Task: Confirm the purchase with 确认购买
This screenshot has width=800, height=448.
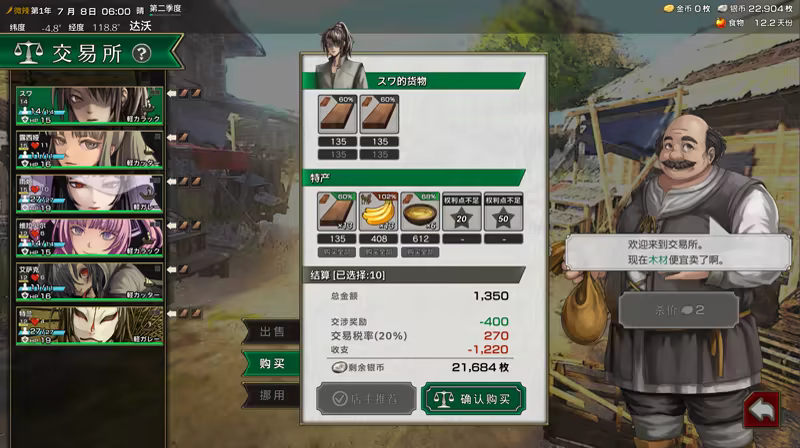Action: click(x=472, y=398)
